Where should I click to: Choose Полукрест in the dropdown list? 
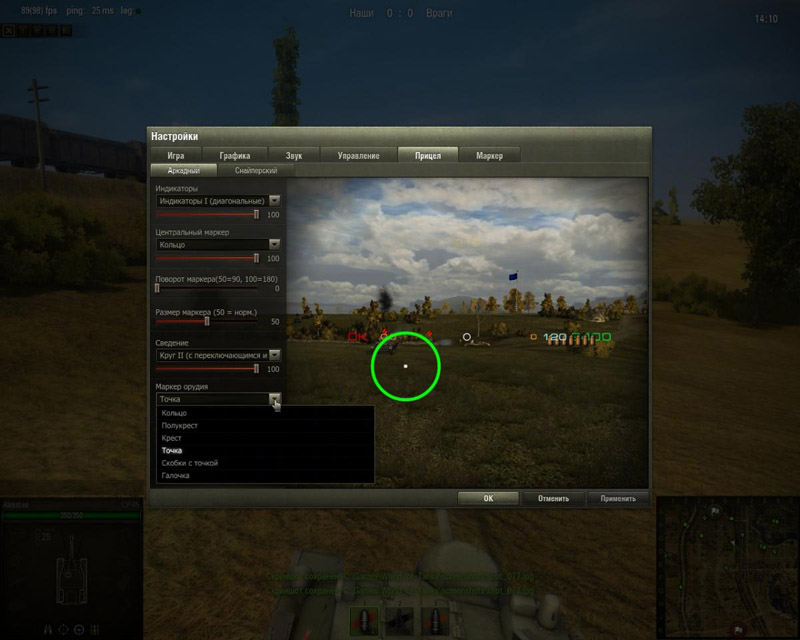(x=179, y=426)
